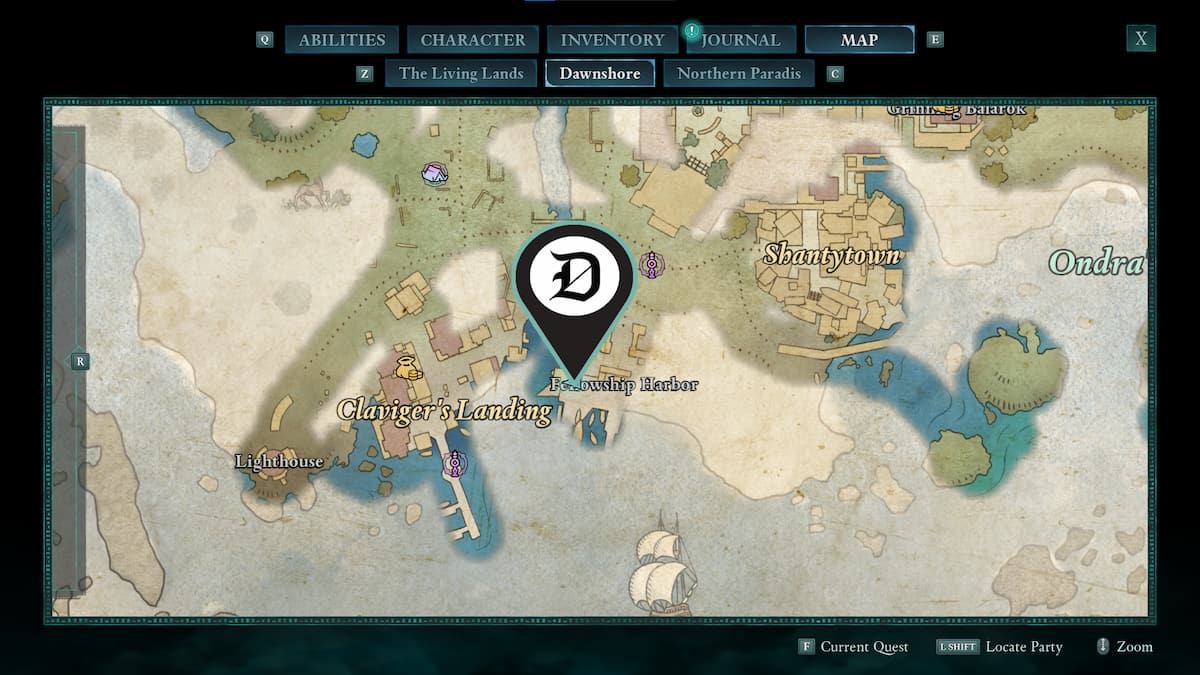Go to the Journal tab
This screenshot has width=1200, height=675.
click(741, 40)
